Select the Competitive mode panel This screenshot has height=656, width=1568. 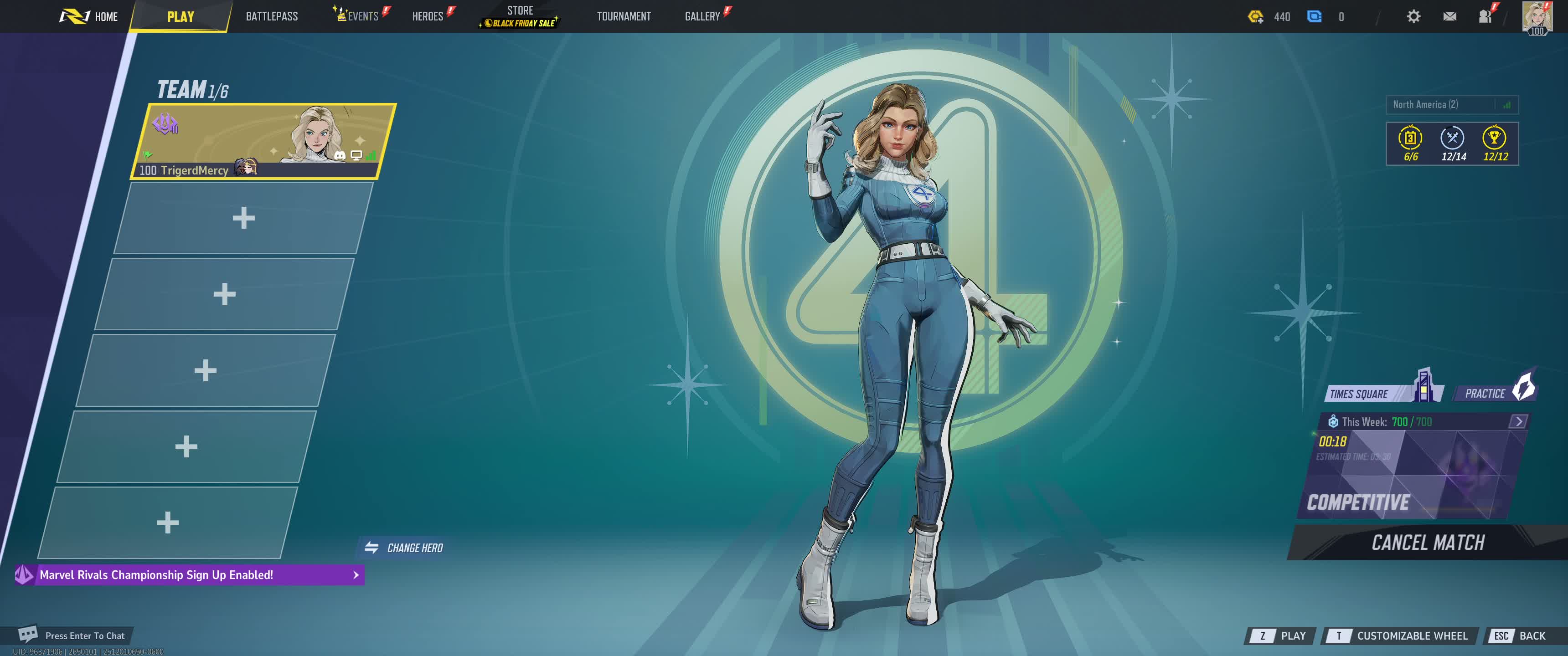pos(1412,475)
